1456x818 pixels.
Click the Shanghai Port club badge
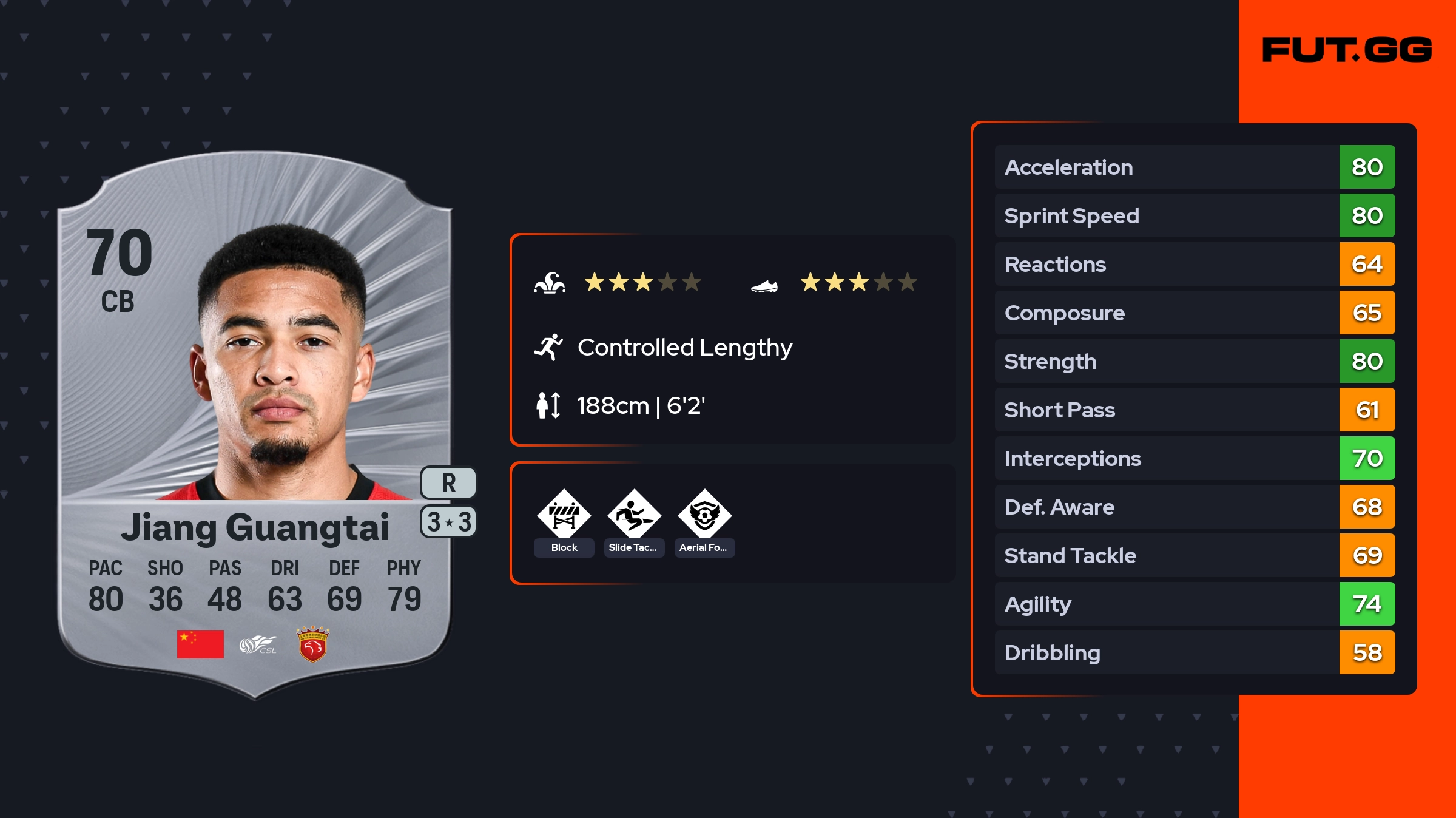pyautogui.click(x=312, y=644)
